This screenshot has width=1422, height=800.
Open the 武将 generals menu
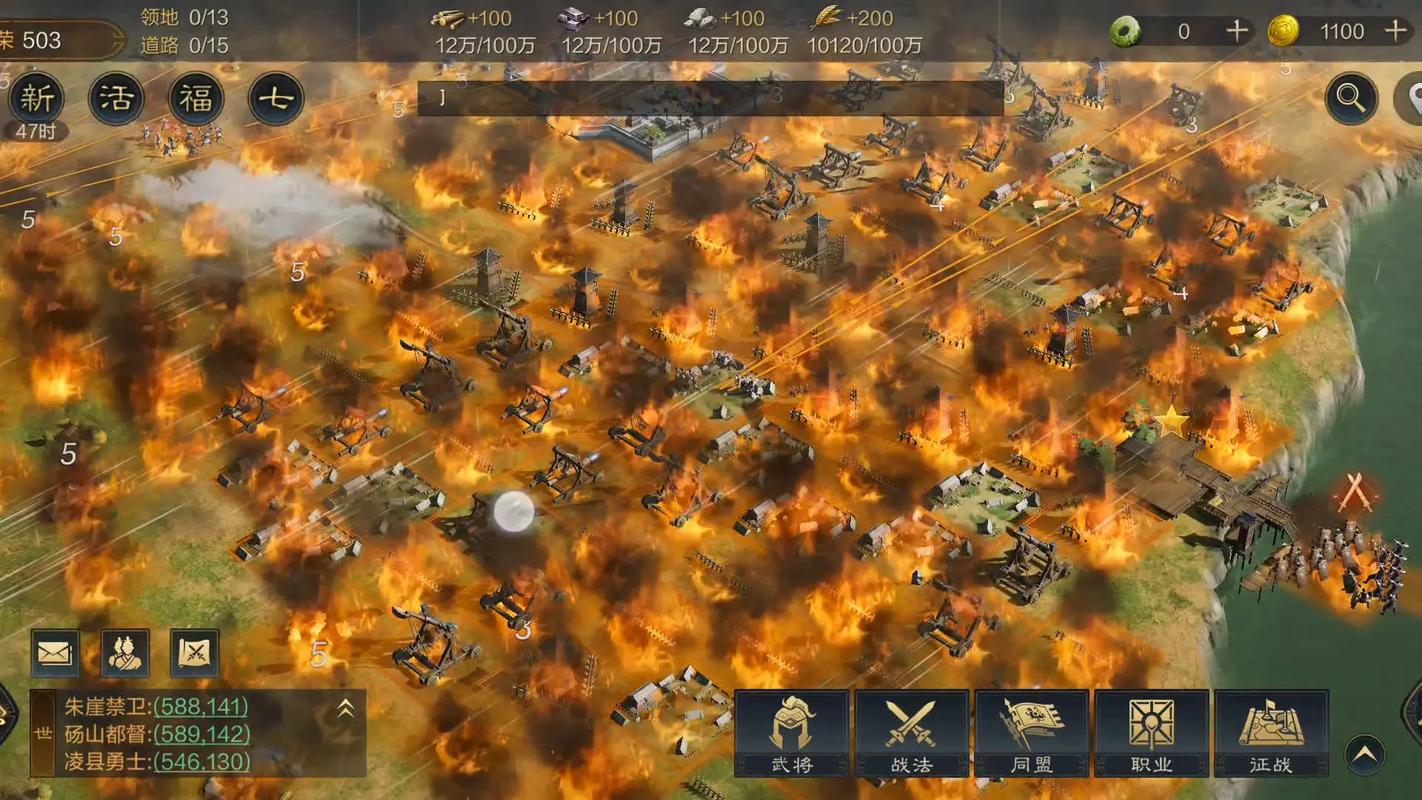coord(791,733)
